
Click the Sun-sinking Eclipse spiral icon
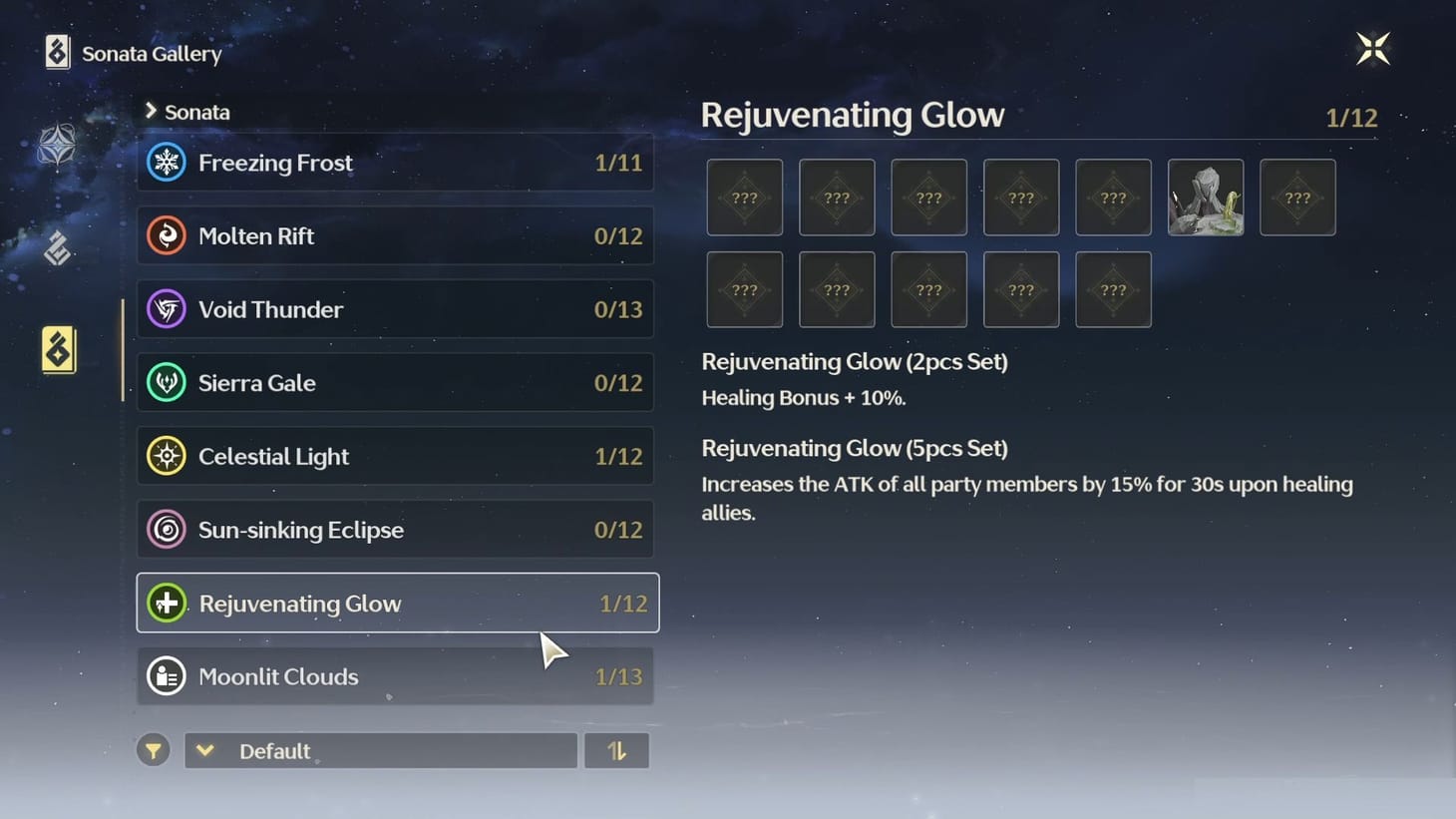pyautogui.click(x=167, y=530)
